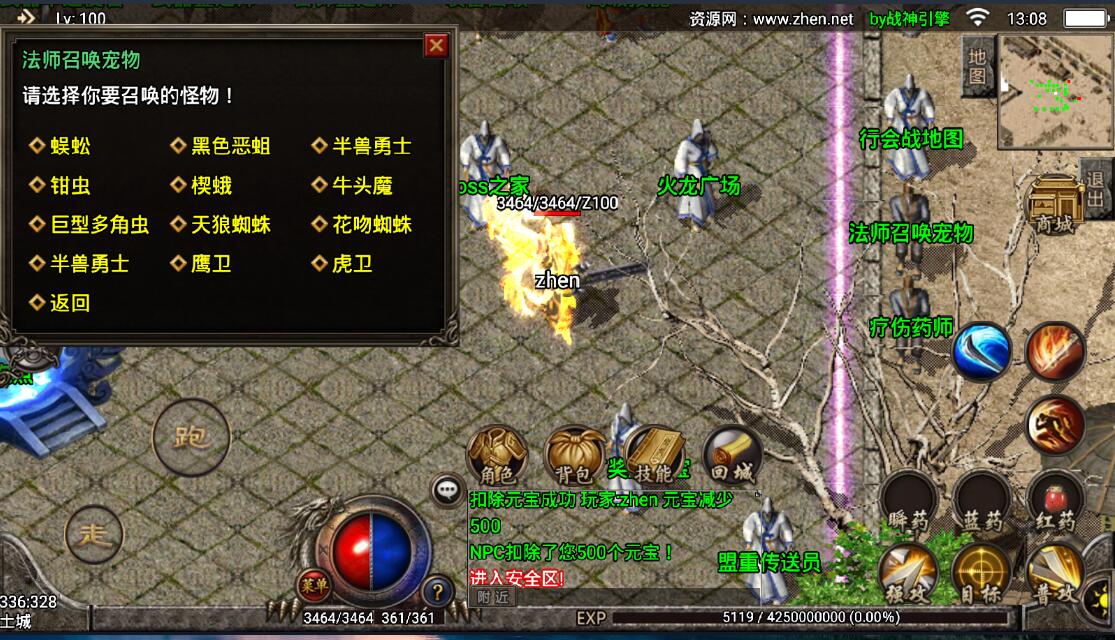
Task: Choose the 巨型多角虫 summon option
Action: coord(99,225)
